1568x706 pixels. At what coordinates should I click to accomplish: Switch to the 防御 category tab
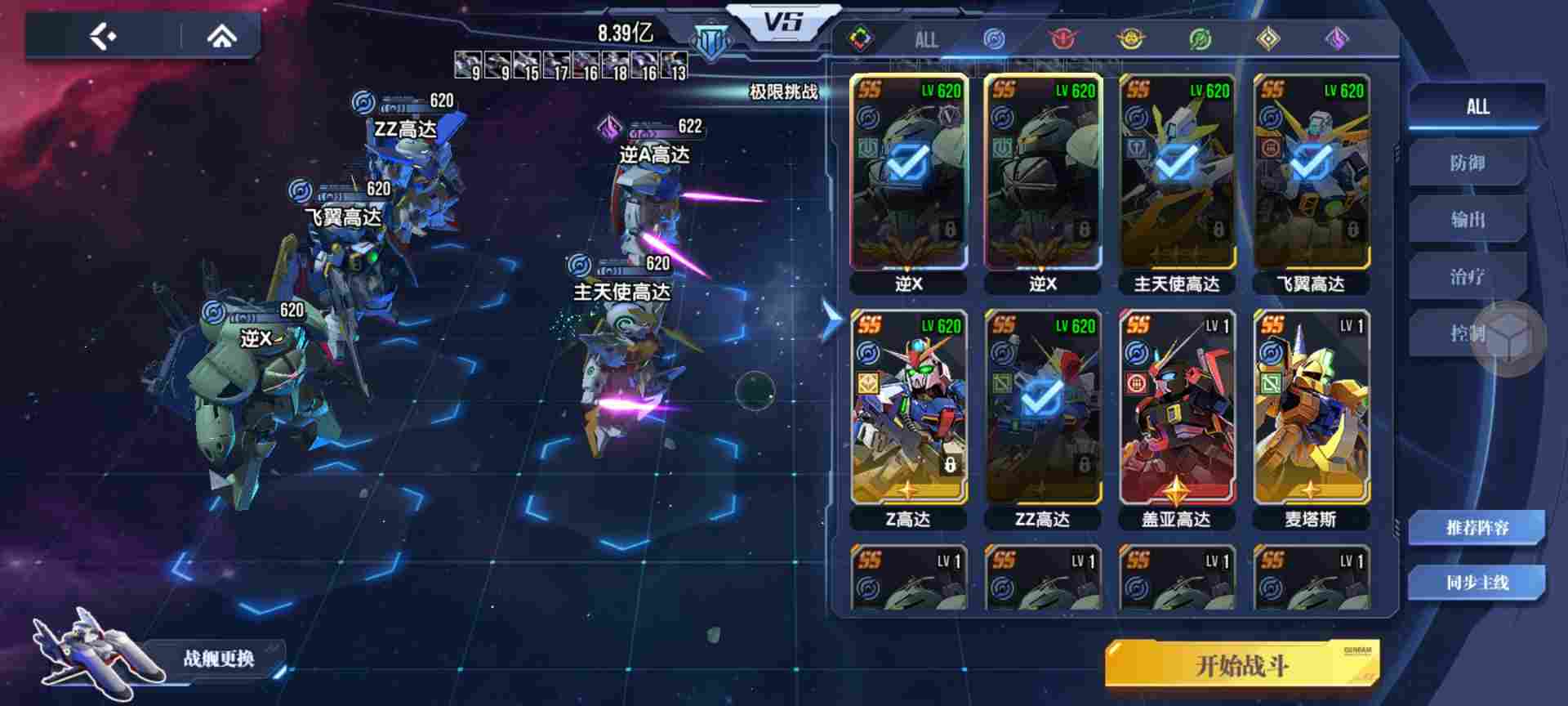[x=1472, y=163]
